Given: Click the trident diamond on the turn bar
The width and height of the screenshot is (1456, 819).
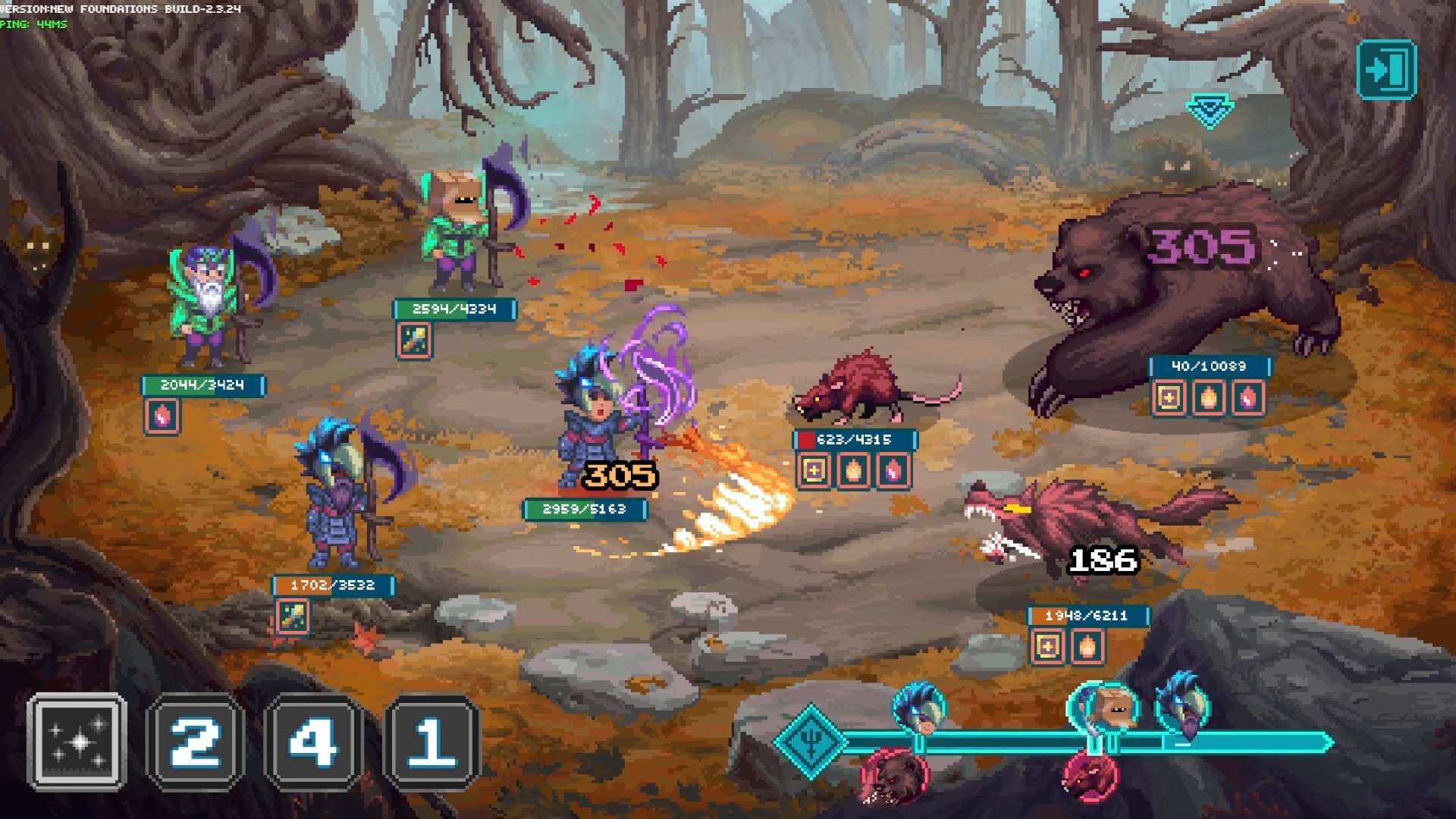Looking at the screenshot, I should pos(810,741).
